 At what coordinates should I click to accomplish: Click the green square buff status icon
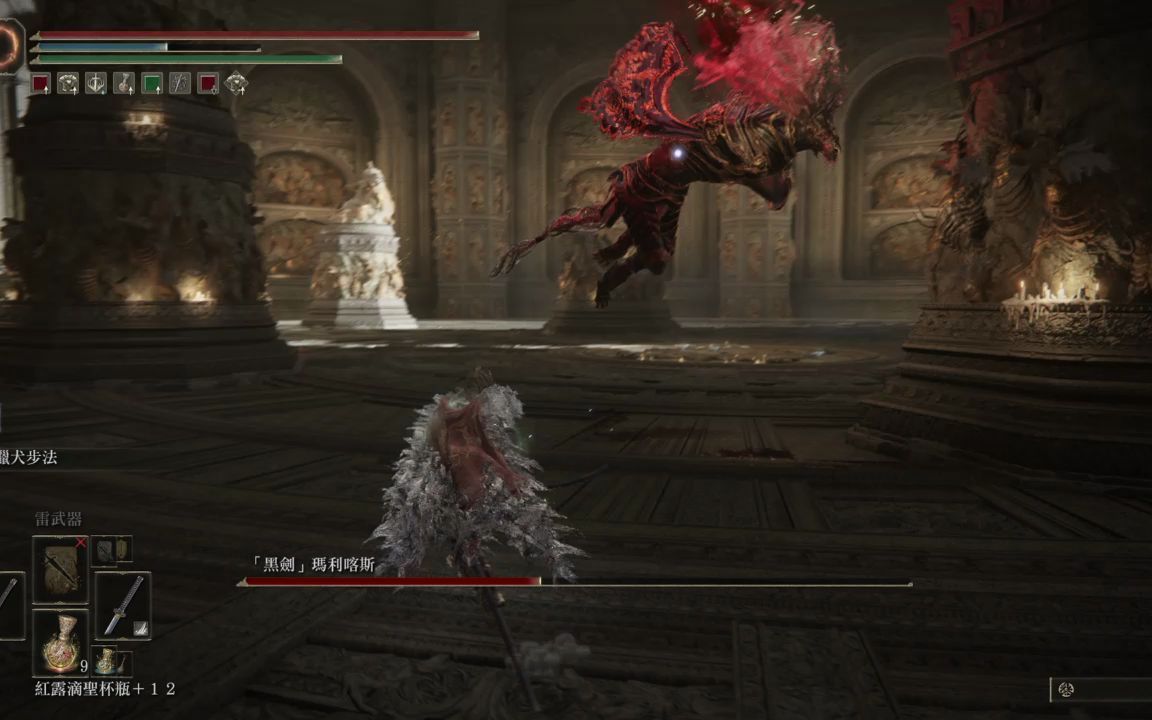[152, 84]
